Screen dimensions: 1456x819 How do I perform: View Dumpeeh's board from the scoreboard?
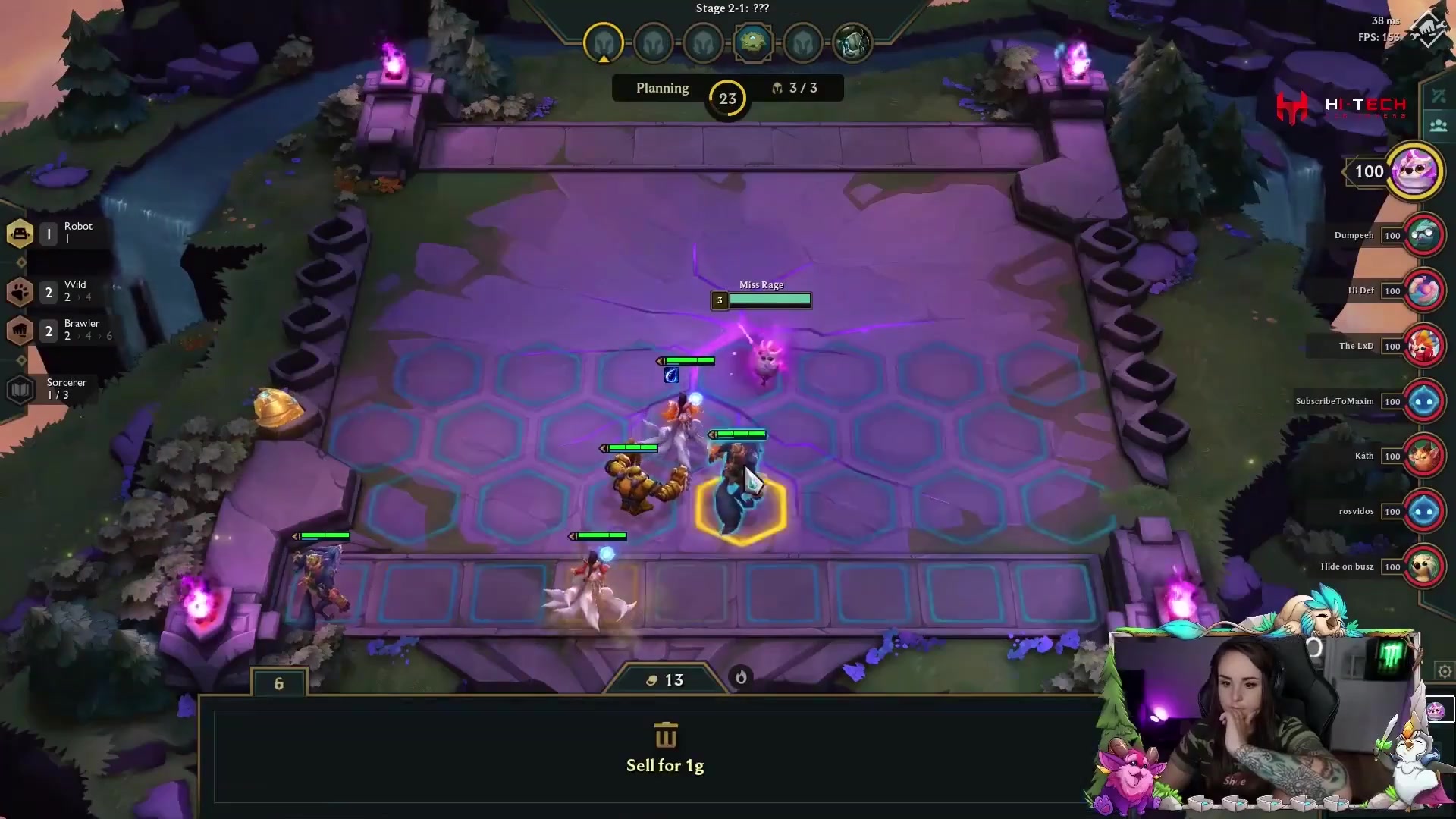[1423, 235]
